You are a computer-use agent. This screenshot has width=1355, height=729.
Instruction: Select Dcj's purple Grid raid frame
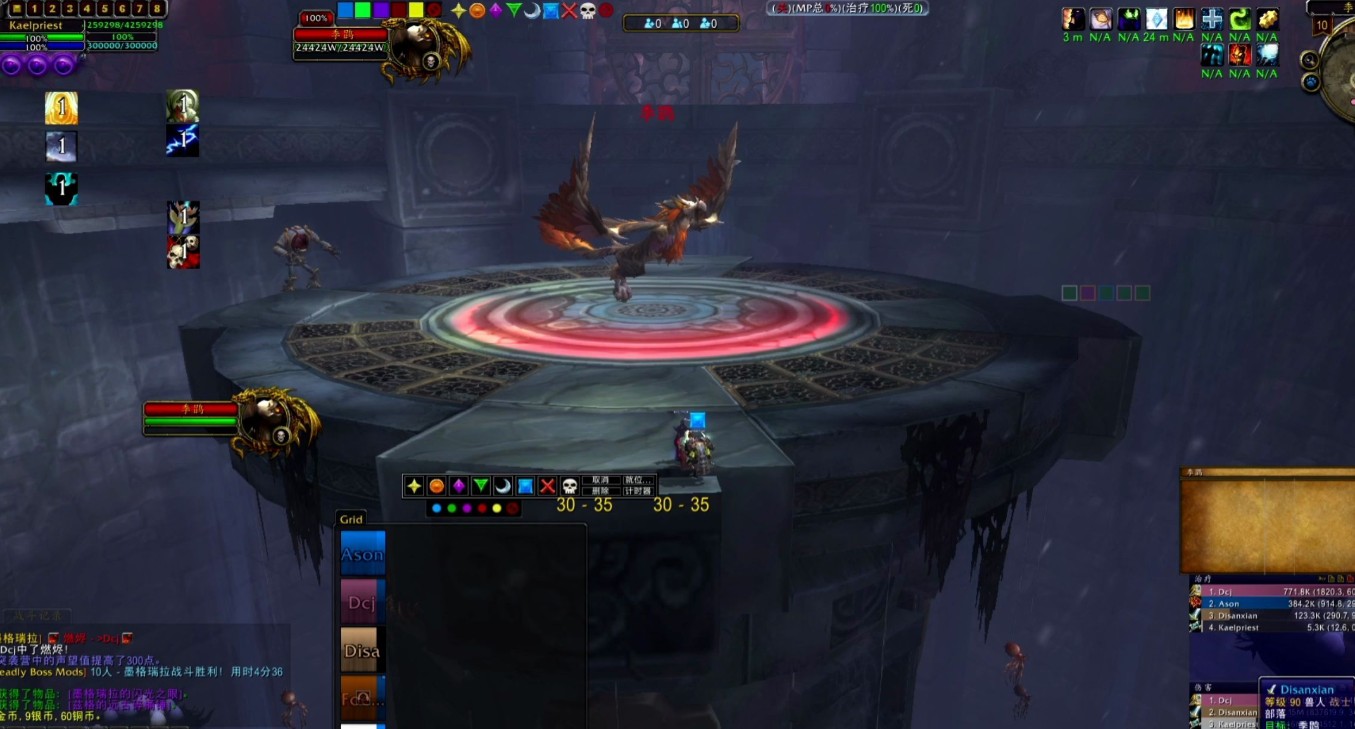click(362, 602)
